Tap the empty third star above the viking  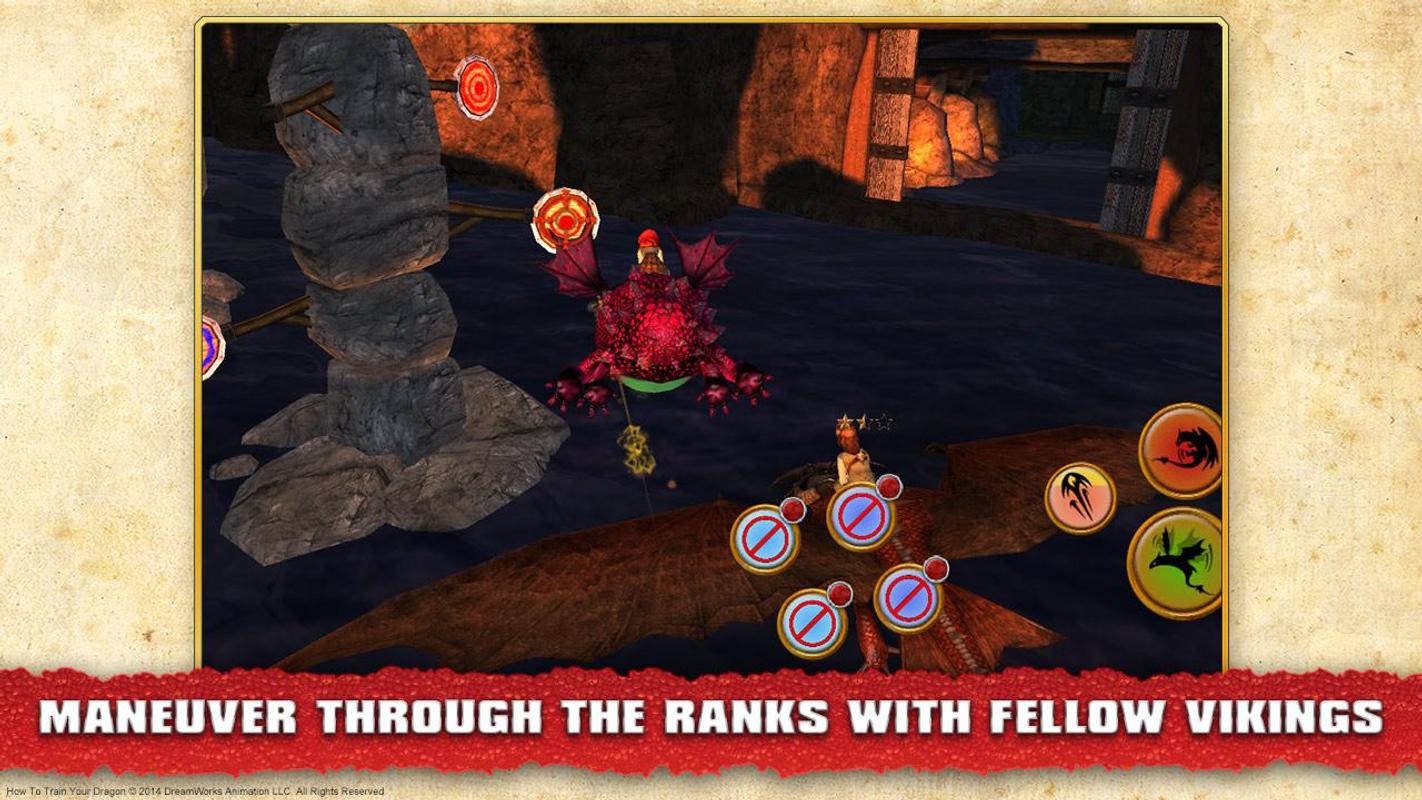pos(884,421)
